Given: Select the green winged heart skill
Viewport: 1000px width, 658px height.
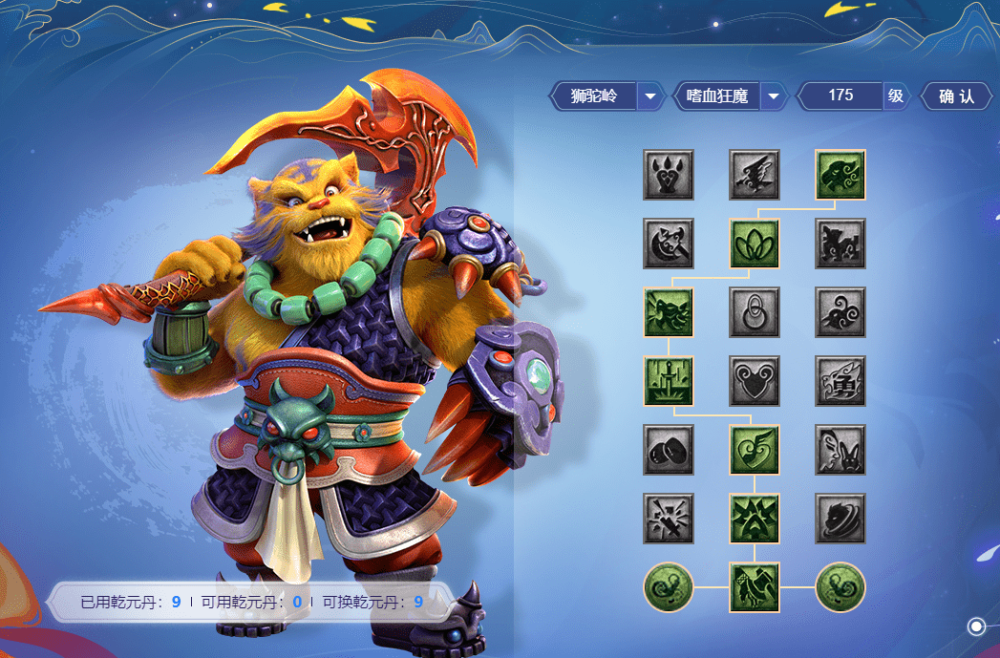Looking at the screenshot, I should (754, 450).
